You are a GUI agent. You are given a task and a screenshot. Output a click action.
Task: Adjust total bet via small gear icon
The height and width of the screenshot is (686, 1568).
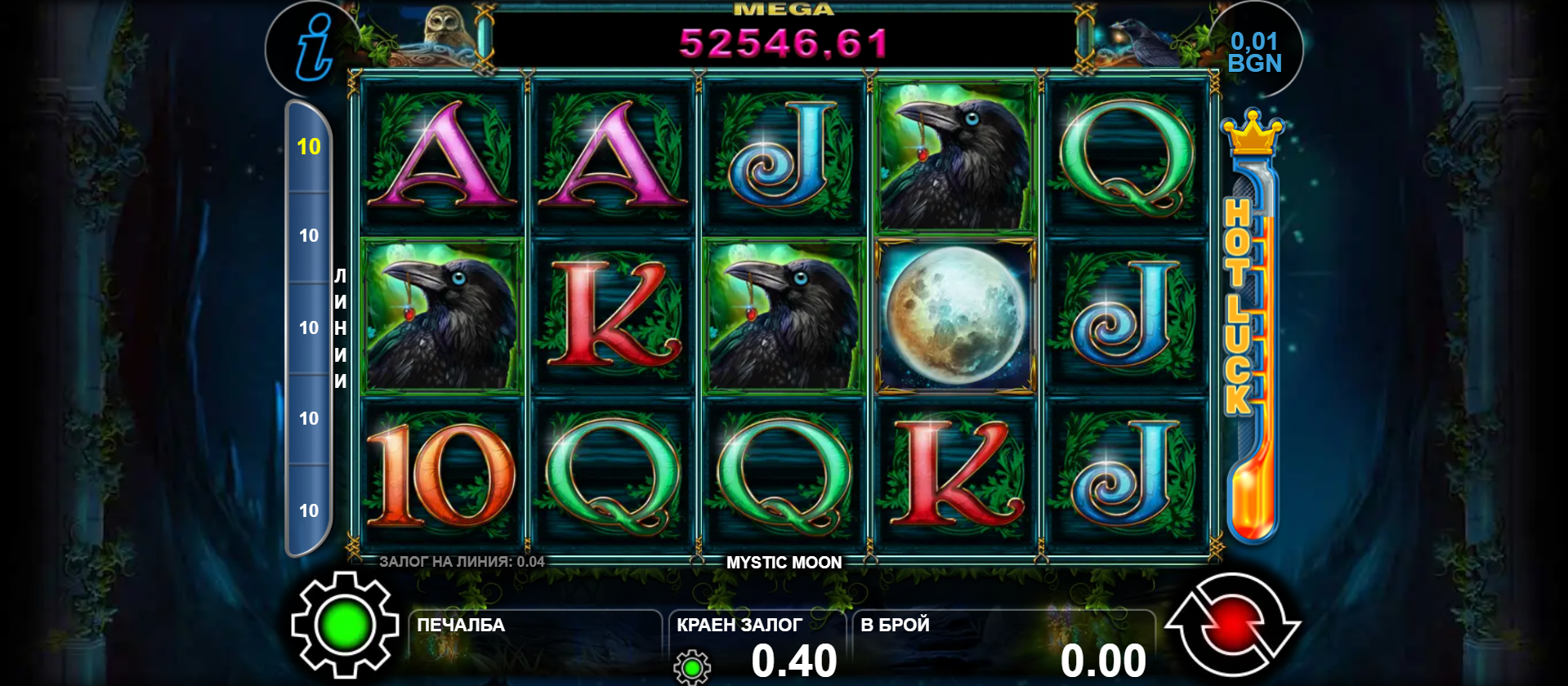[x=691, y=667]
